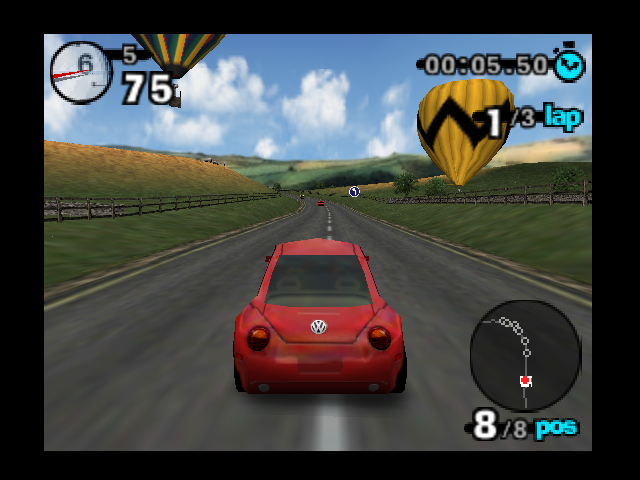Click the circular track minimap

click(x=524, y=355)
